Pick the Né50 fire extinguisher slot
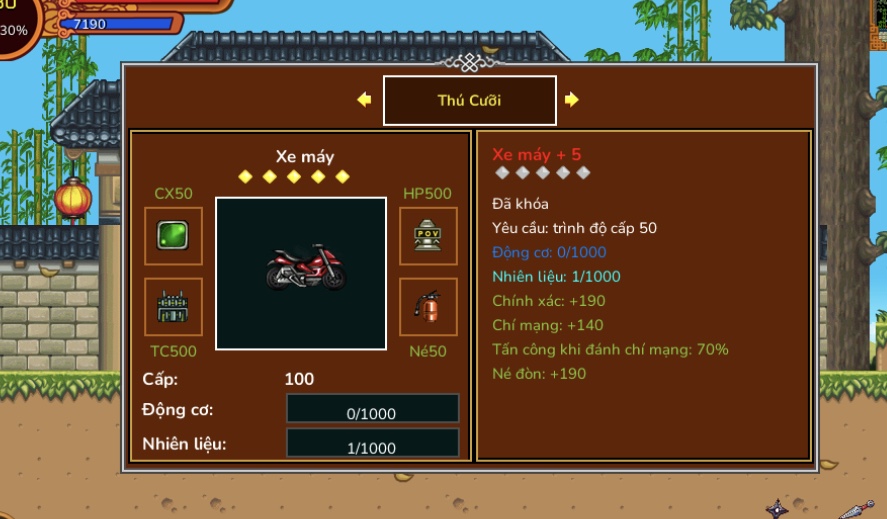887x519 pixels. click(428, 306)
